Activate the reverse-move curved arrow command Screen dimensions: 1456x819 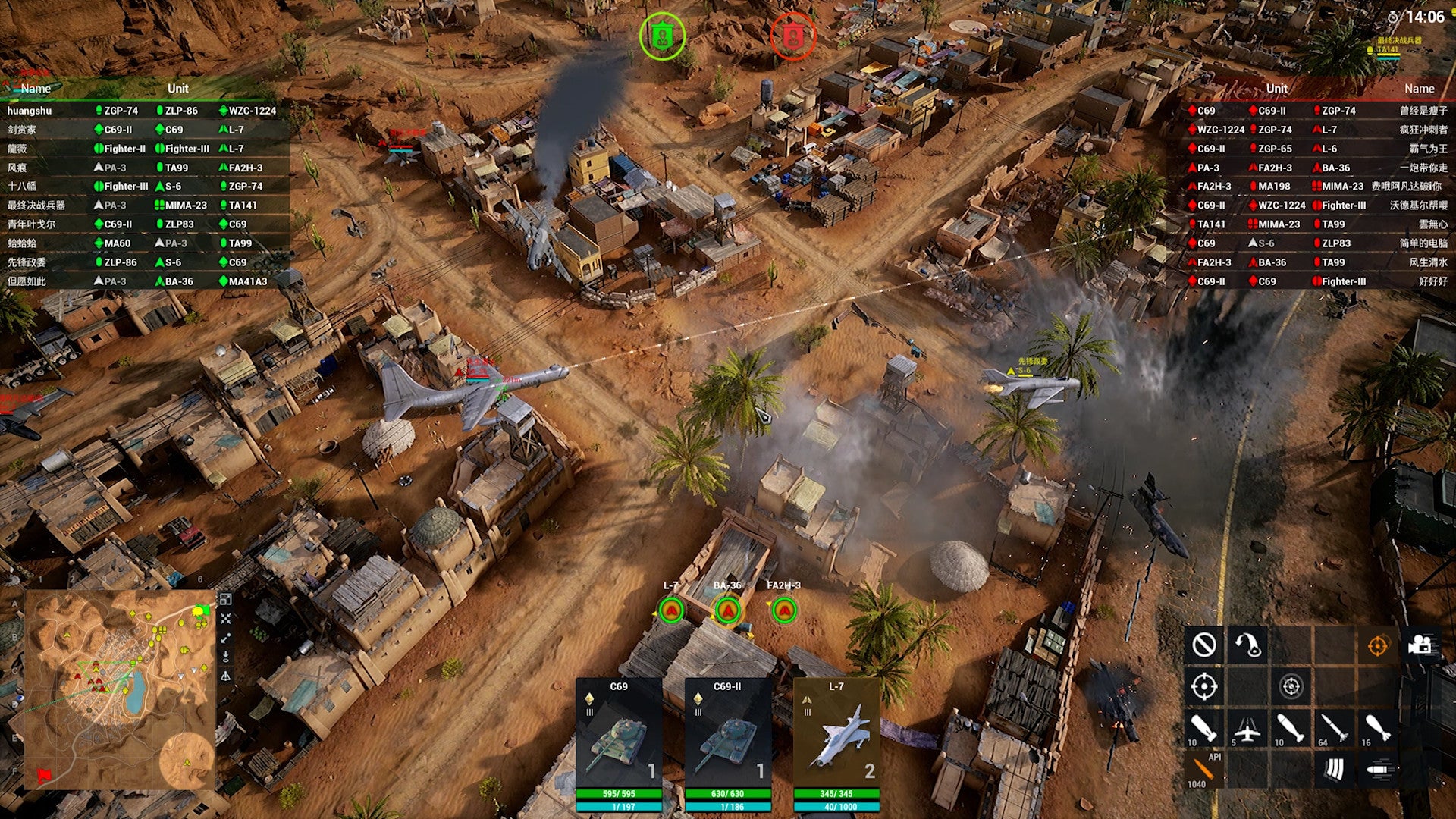click(x=1247, y=645)
